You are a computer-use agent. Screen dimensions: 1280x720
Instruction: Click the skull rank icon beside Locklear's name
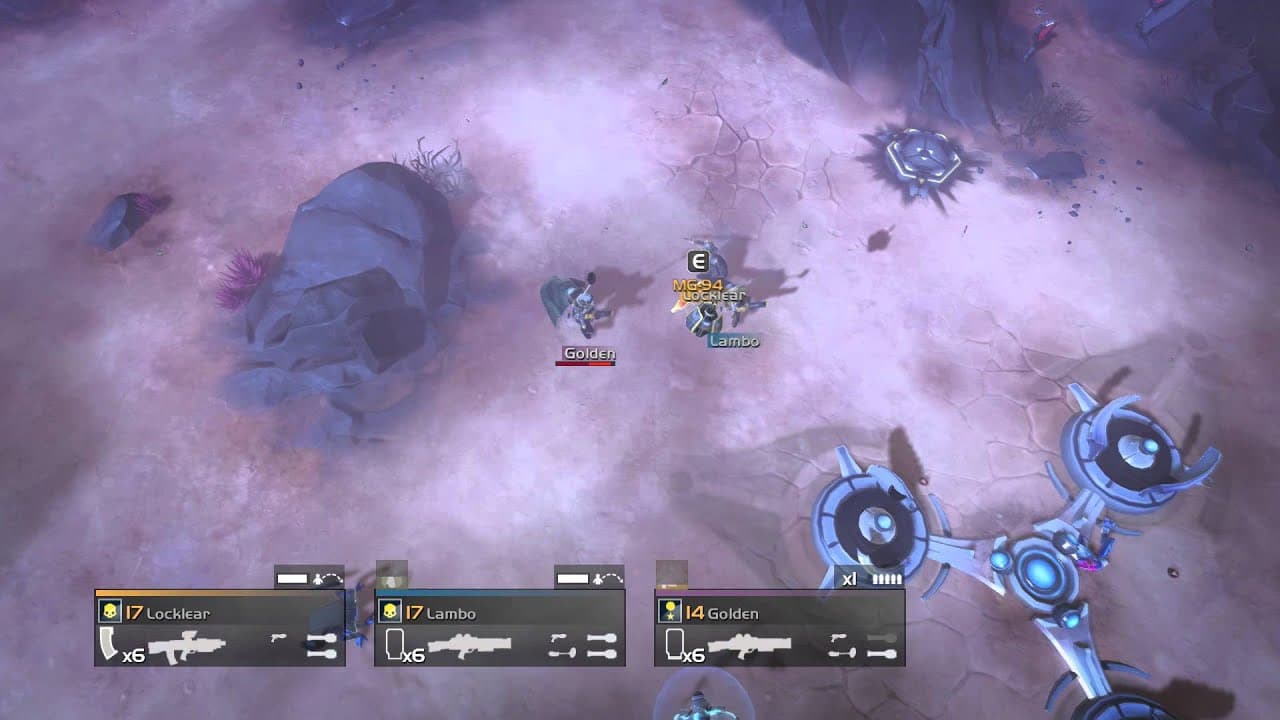point(108,609)
